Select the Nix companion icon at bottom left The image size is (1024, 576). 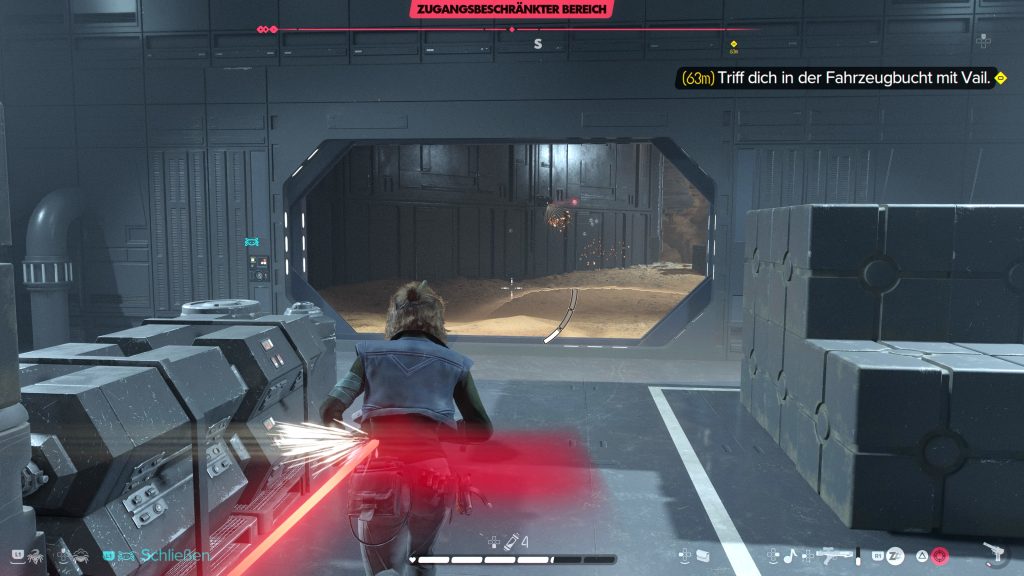coord(35,554)
